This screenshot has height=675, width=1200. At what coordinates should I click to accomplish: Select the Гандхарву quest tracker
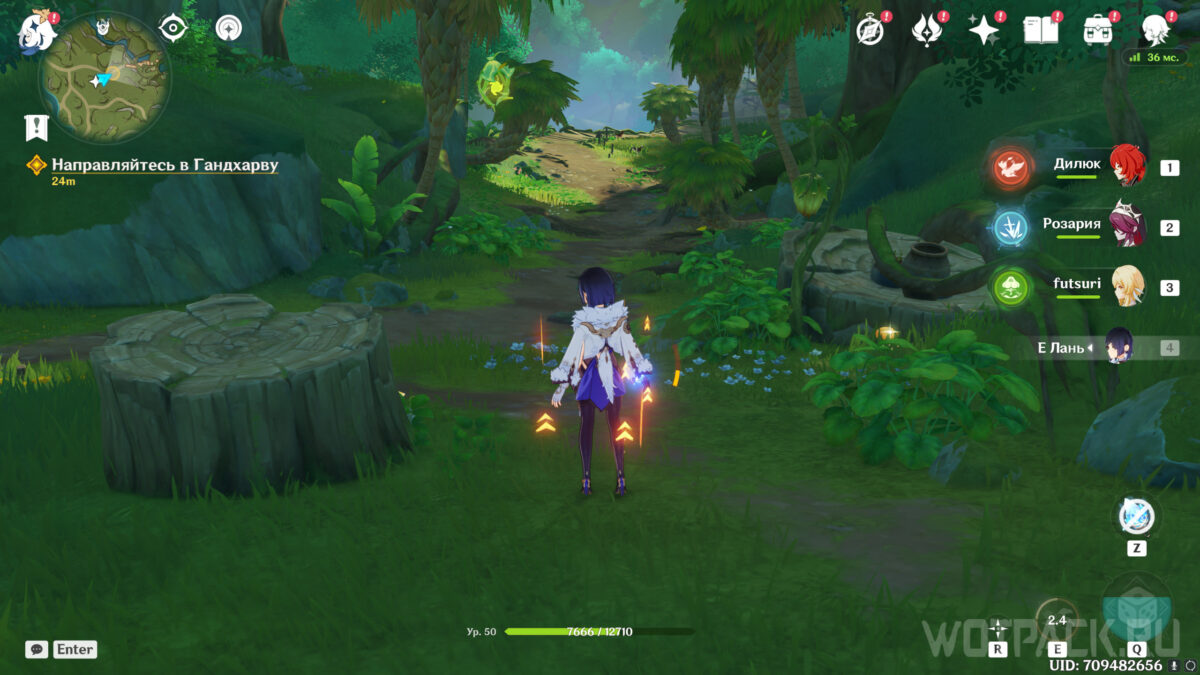point(164,164)
